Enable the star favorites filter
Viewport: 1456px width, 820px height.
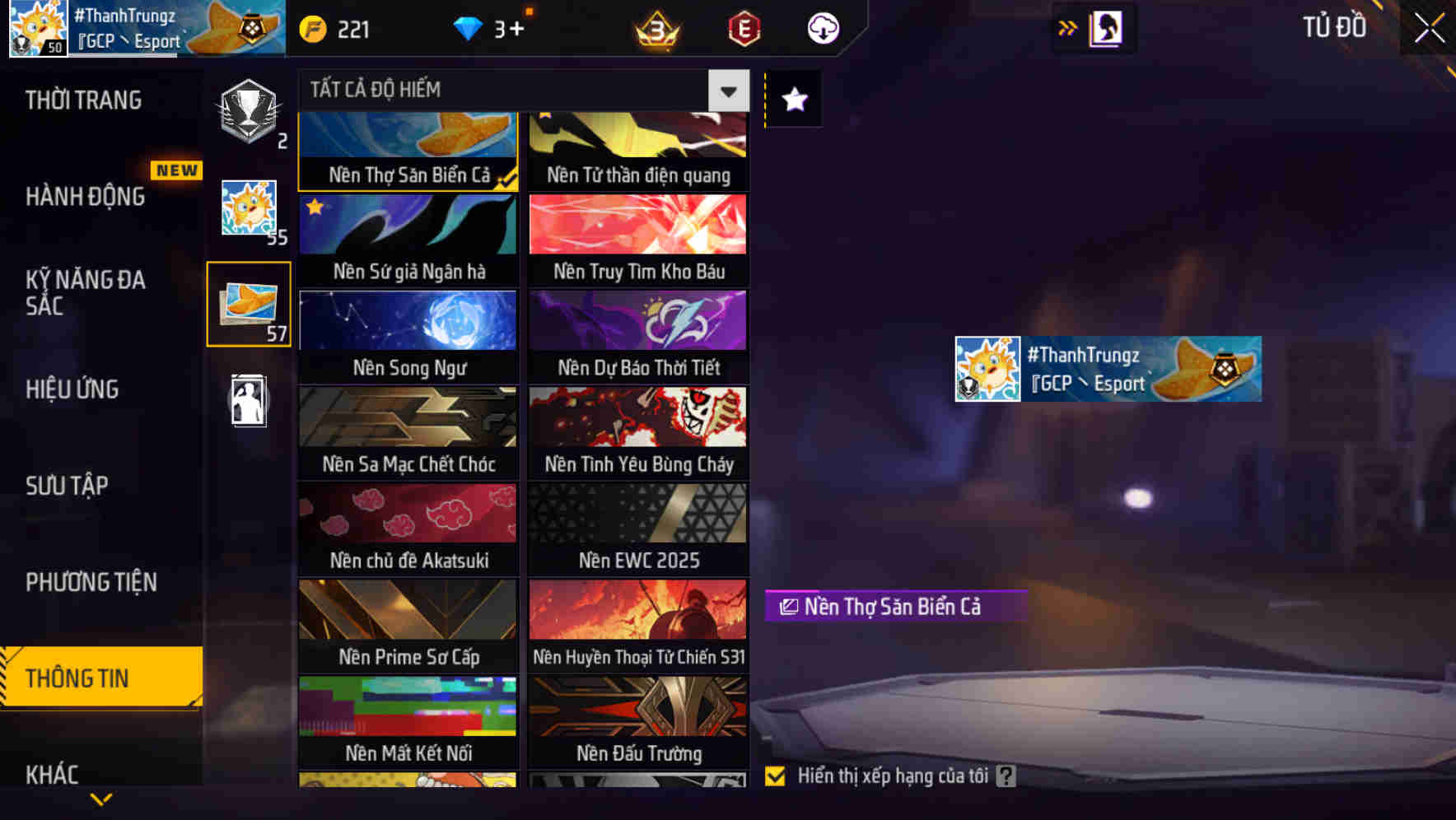point(793,100)
